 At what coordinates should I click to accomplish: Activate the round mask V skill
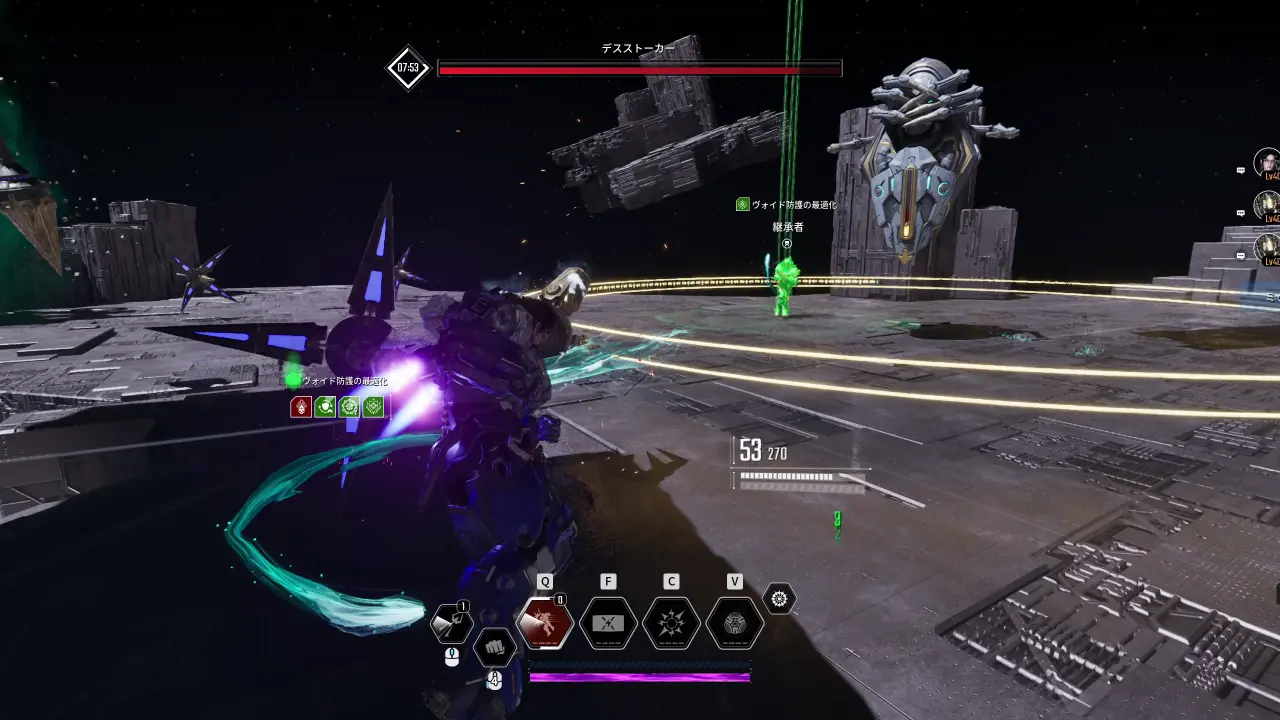[735, 623]
